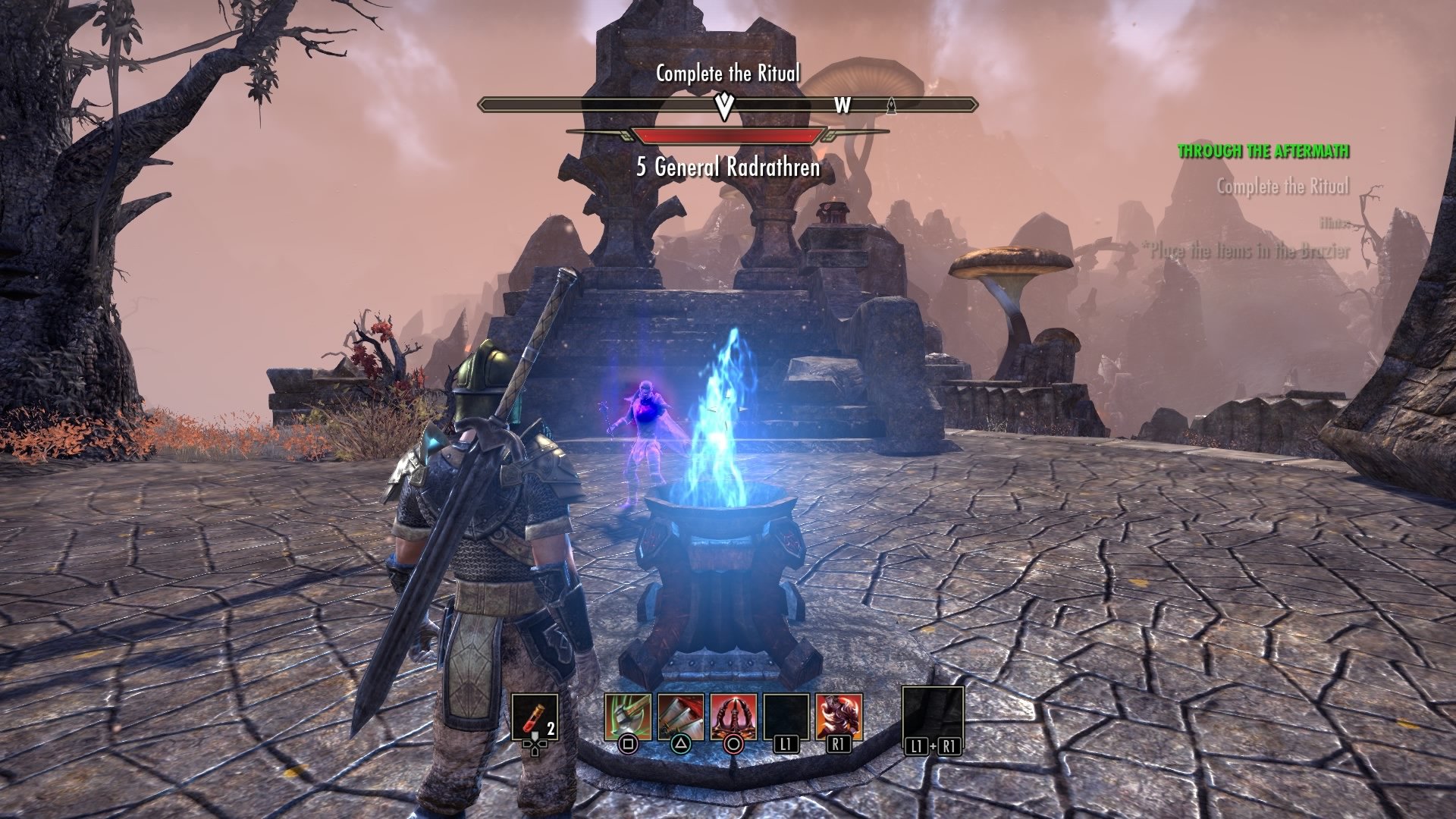Activate the green axe cleave ability
Screen dimensions: 1456x819
pos(628,717)
